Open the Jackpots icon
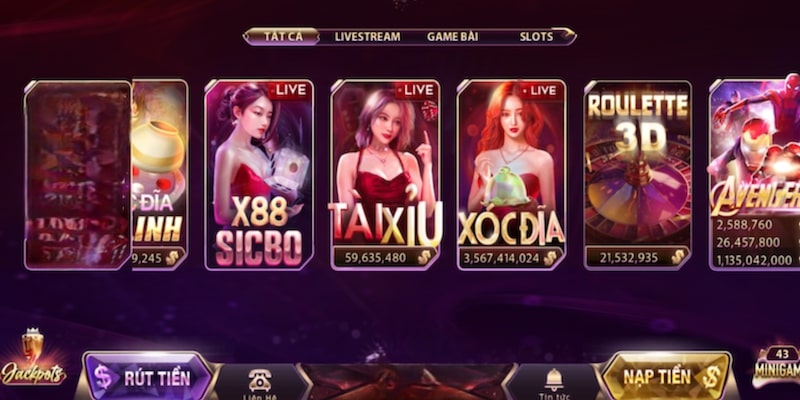 (x=32, y=362)
